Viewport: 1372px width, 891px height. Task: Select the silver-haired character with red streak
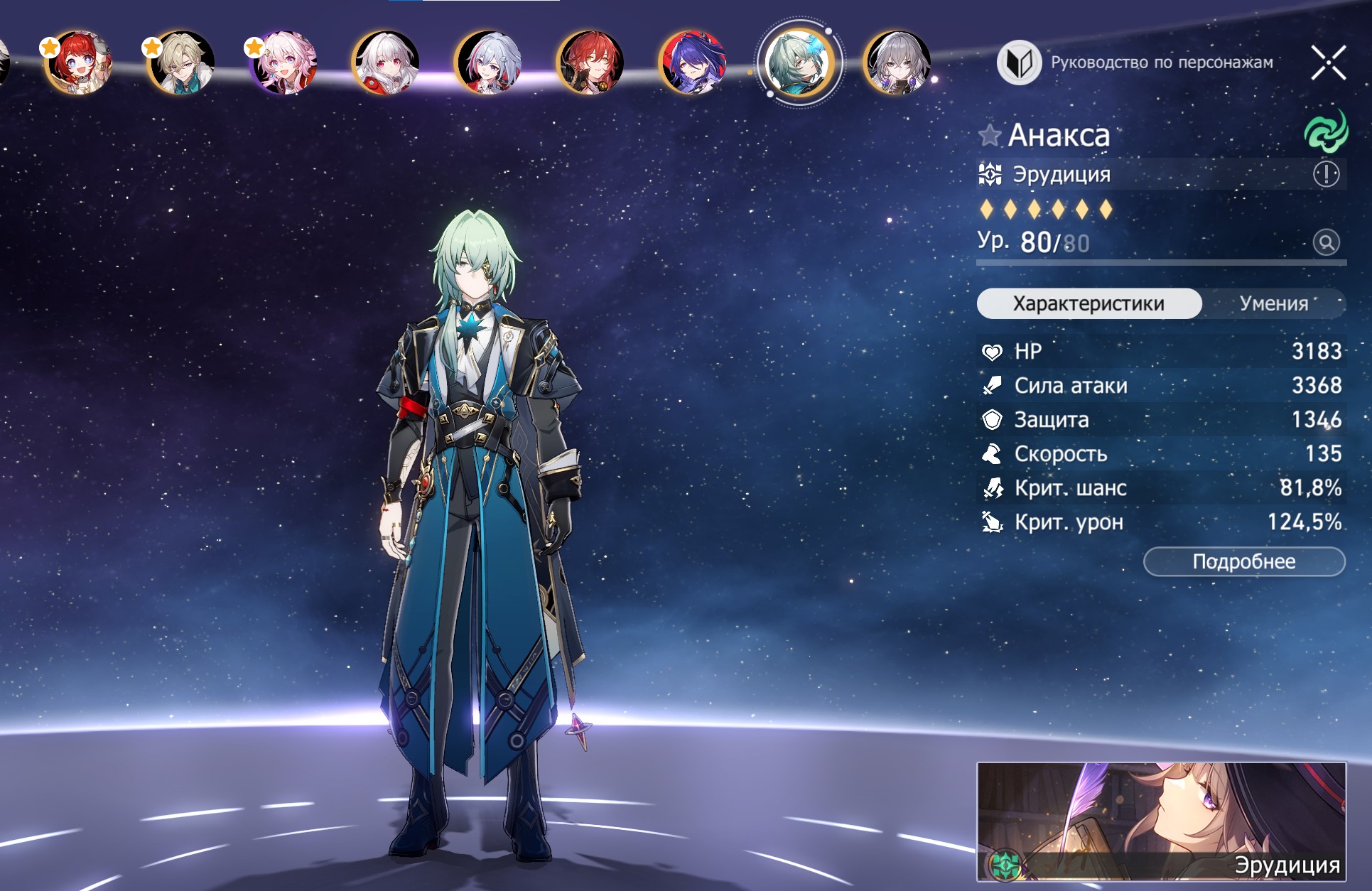pyautogui.click(x=488, y=63)
